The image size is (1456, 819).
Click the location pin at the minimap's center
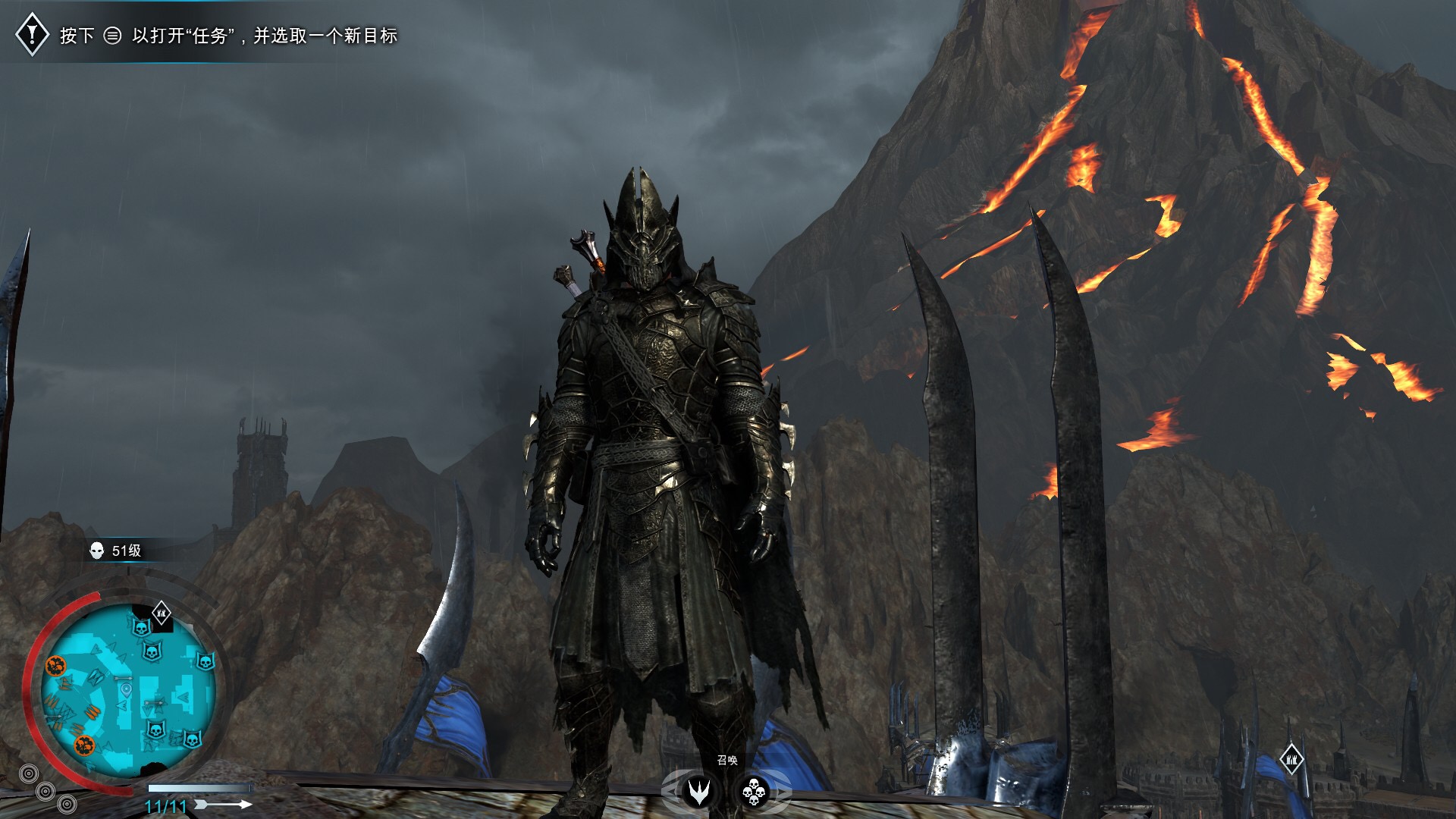point(126,689)
